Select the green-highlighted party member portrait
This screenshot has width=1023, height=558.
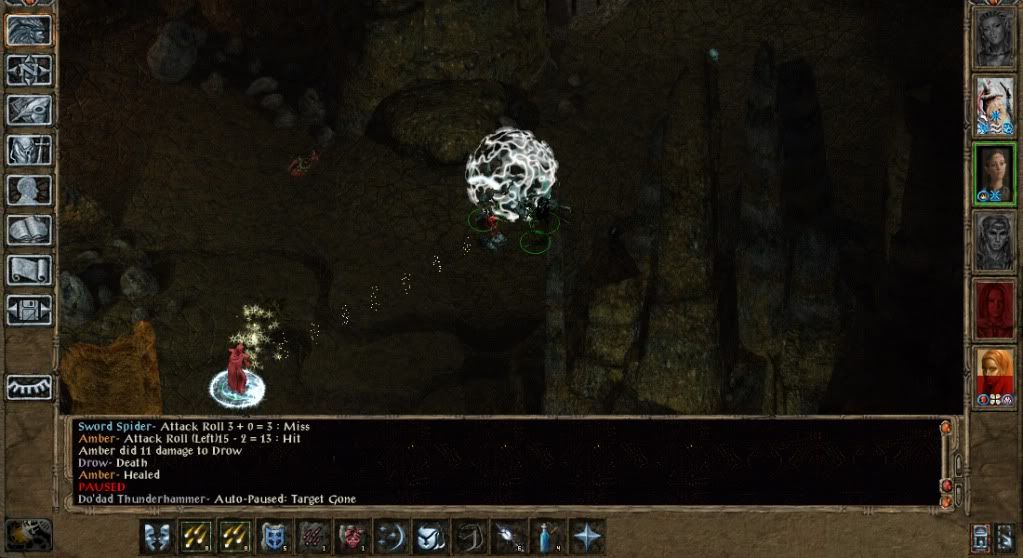995,174
